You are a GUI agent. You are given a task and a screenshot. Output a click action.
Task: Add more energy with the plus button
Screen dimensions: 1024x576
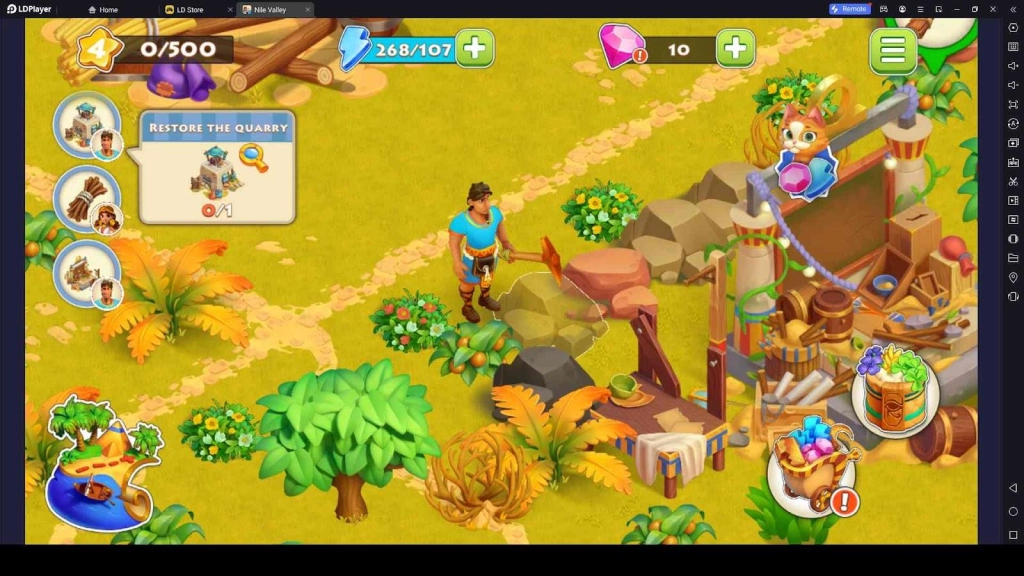click(x=475, y=48)
